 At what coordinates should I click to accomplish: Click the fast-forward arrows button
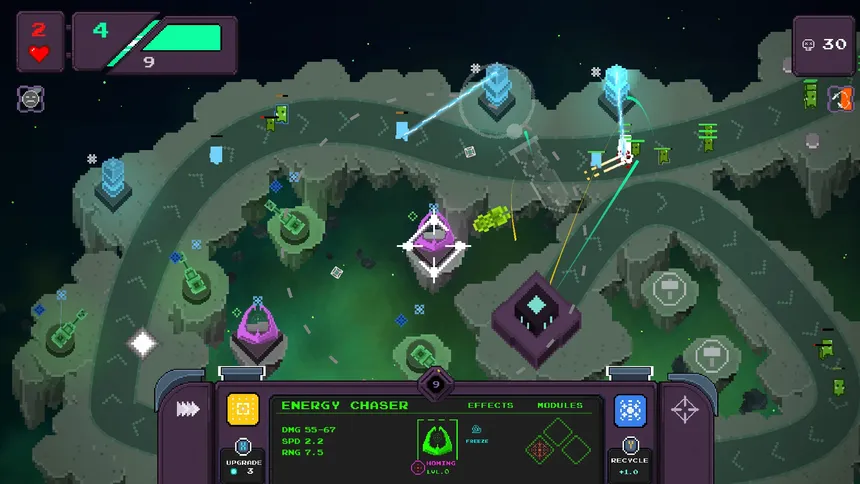[187, 409]
